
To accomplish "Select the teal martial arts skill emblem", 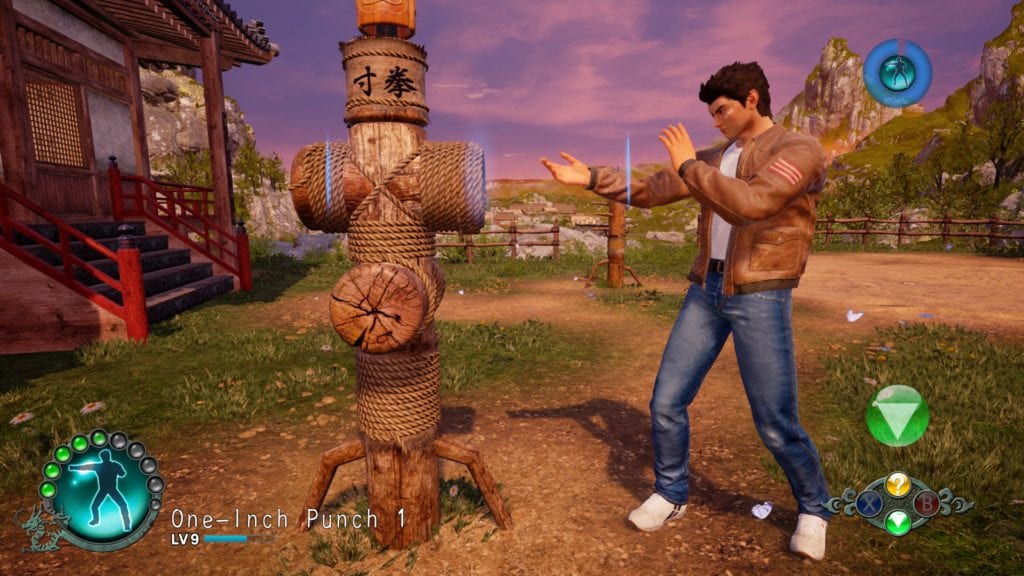I will pyautogui.click(x=99, y=489).
